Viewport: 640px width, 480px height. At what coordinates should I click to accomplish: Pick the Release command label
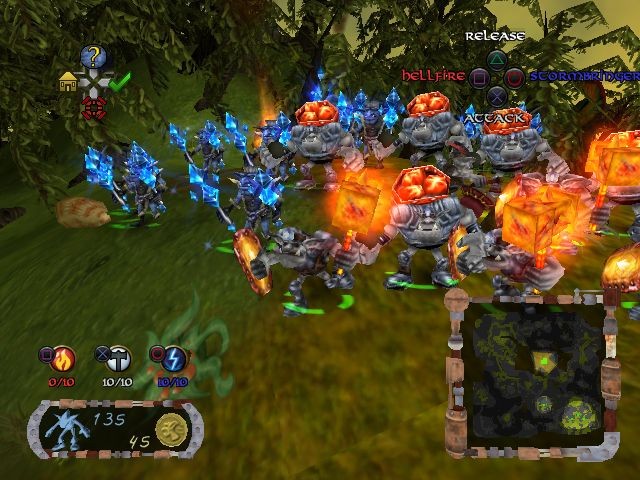tap(495, 36)
